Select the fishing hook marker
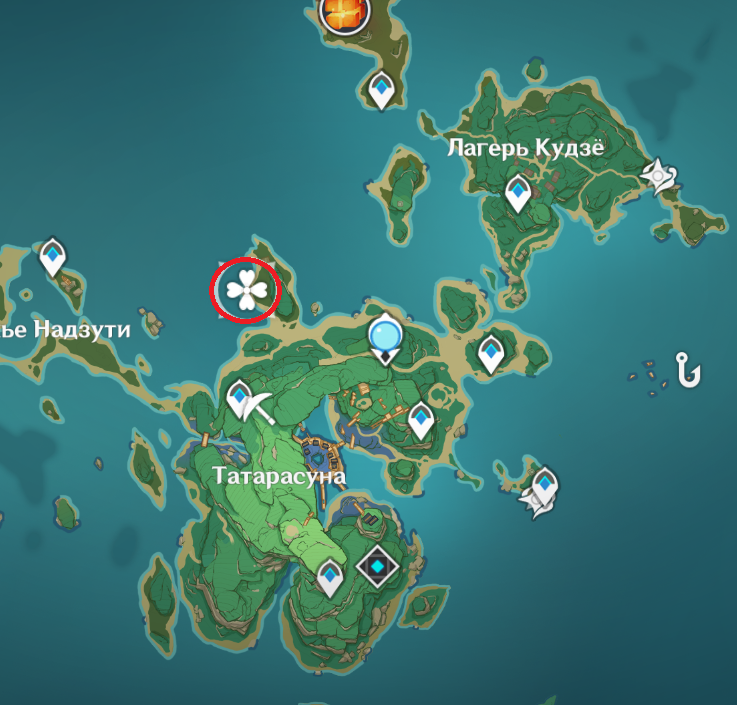The image size is (737, 705). [687, 371]
